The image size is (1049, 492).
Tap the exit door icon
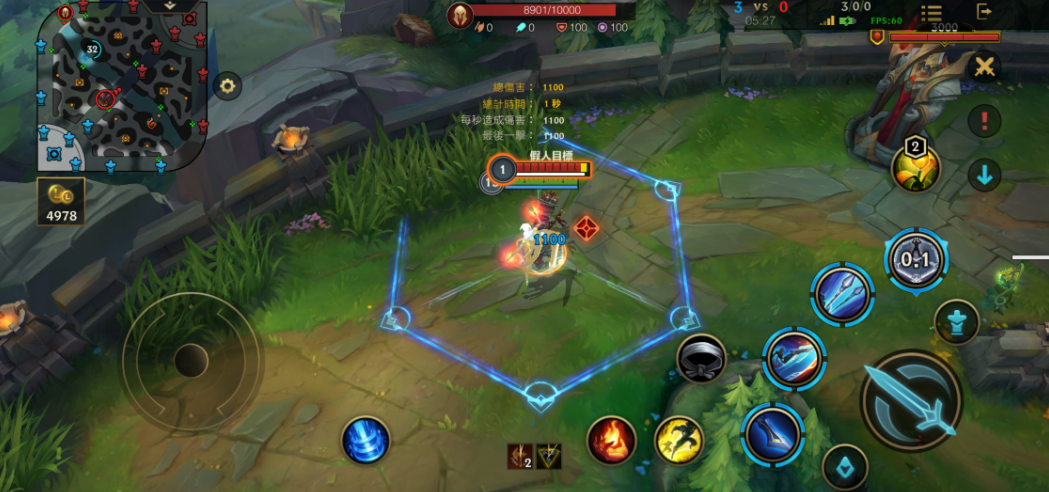[x=985, y=11]
